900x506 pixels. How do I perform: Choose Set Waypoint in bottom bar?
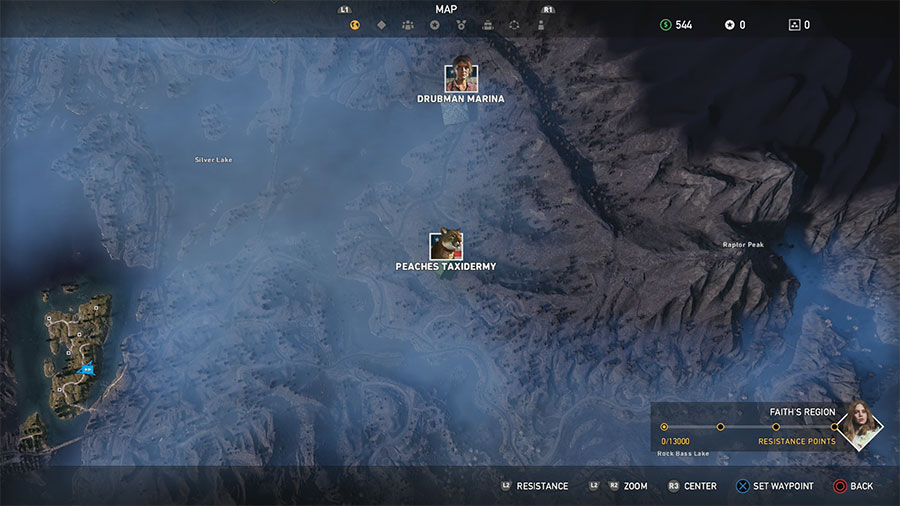coord(775,486)
